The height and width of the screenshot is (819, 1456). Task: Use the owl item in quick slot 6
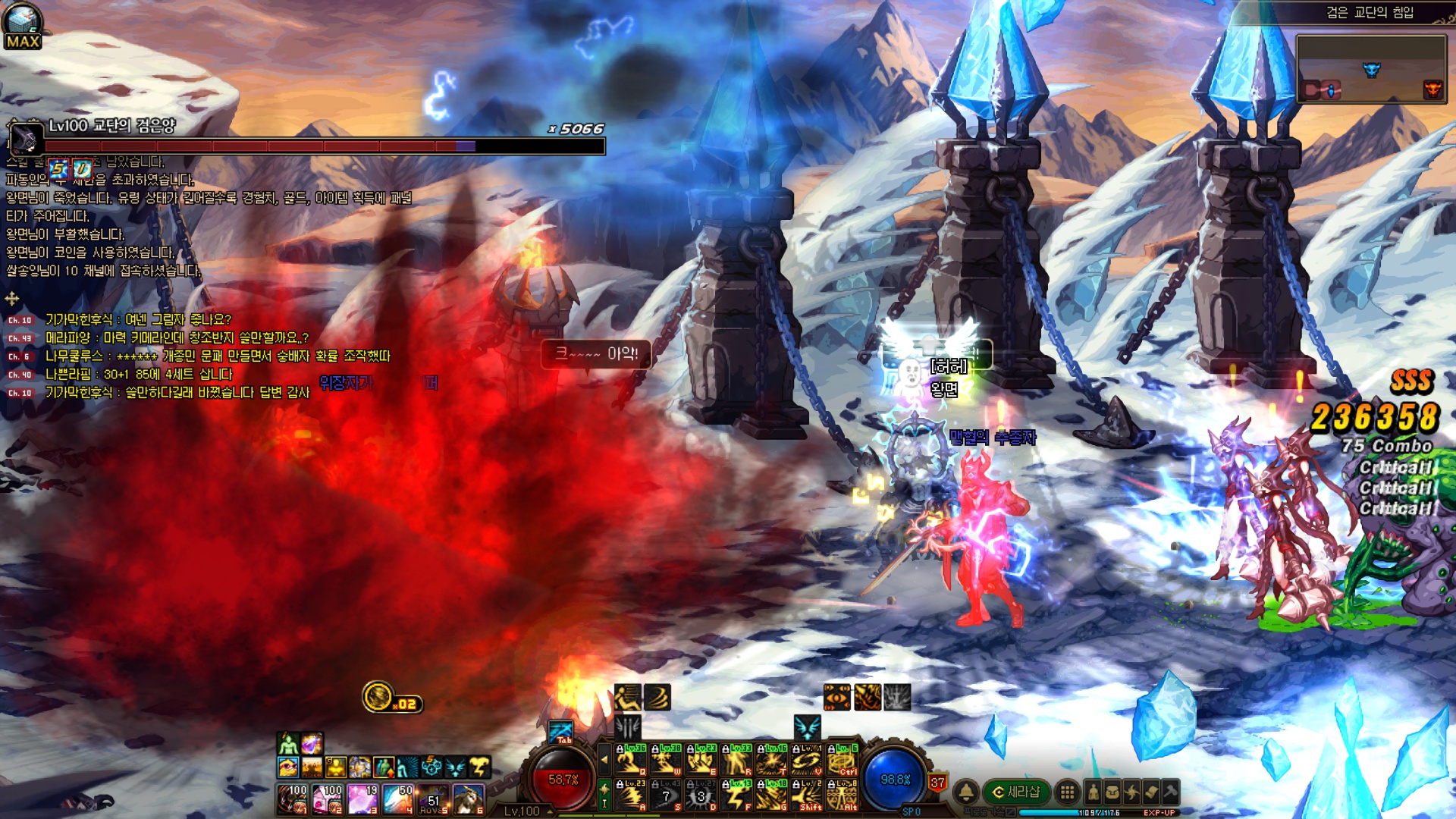coord(469,799)
